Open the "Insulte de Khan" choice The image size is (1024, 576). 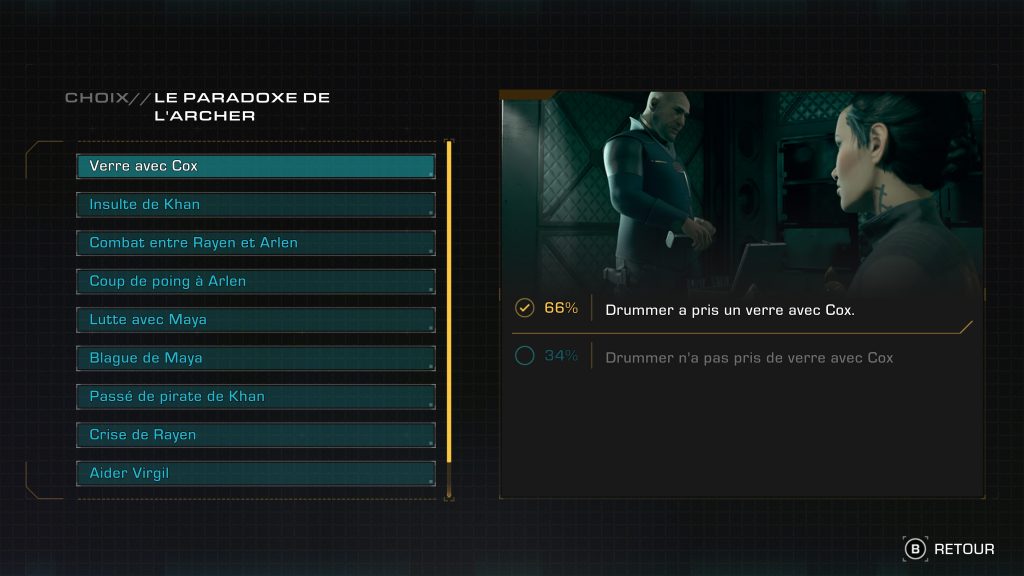[256, 205]
